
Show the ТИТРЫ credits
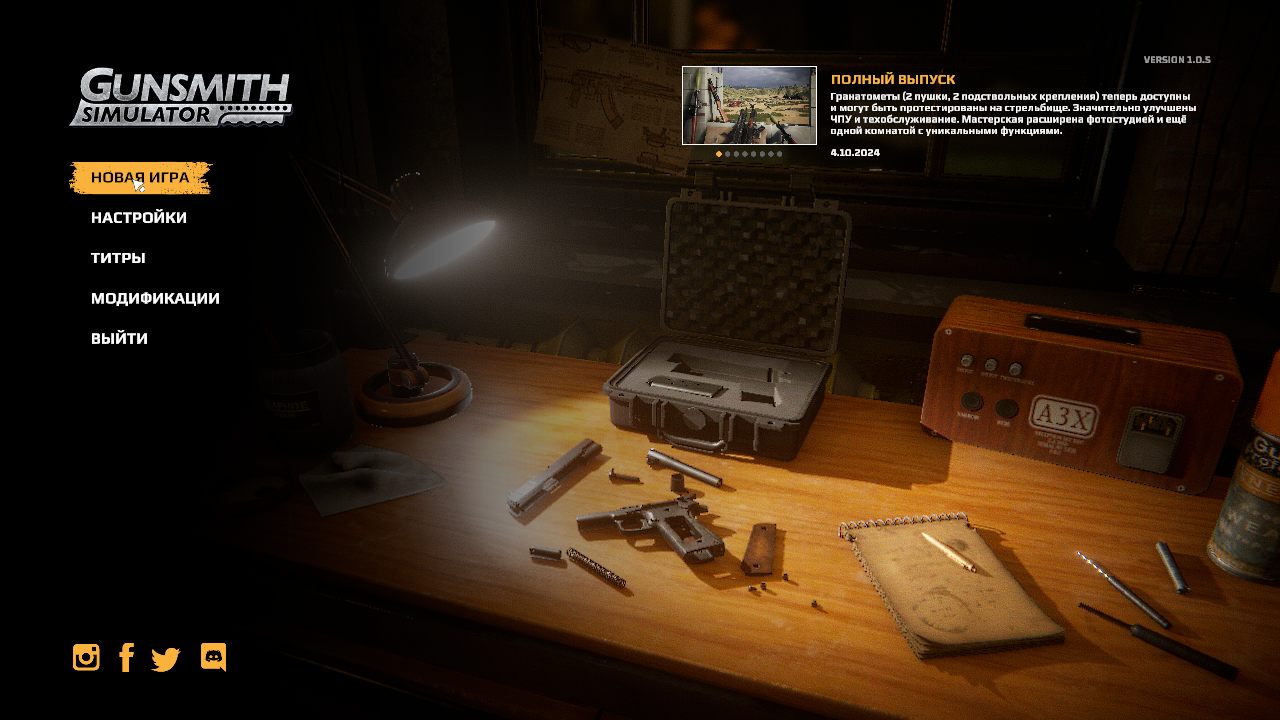tap(118, 258)
